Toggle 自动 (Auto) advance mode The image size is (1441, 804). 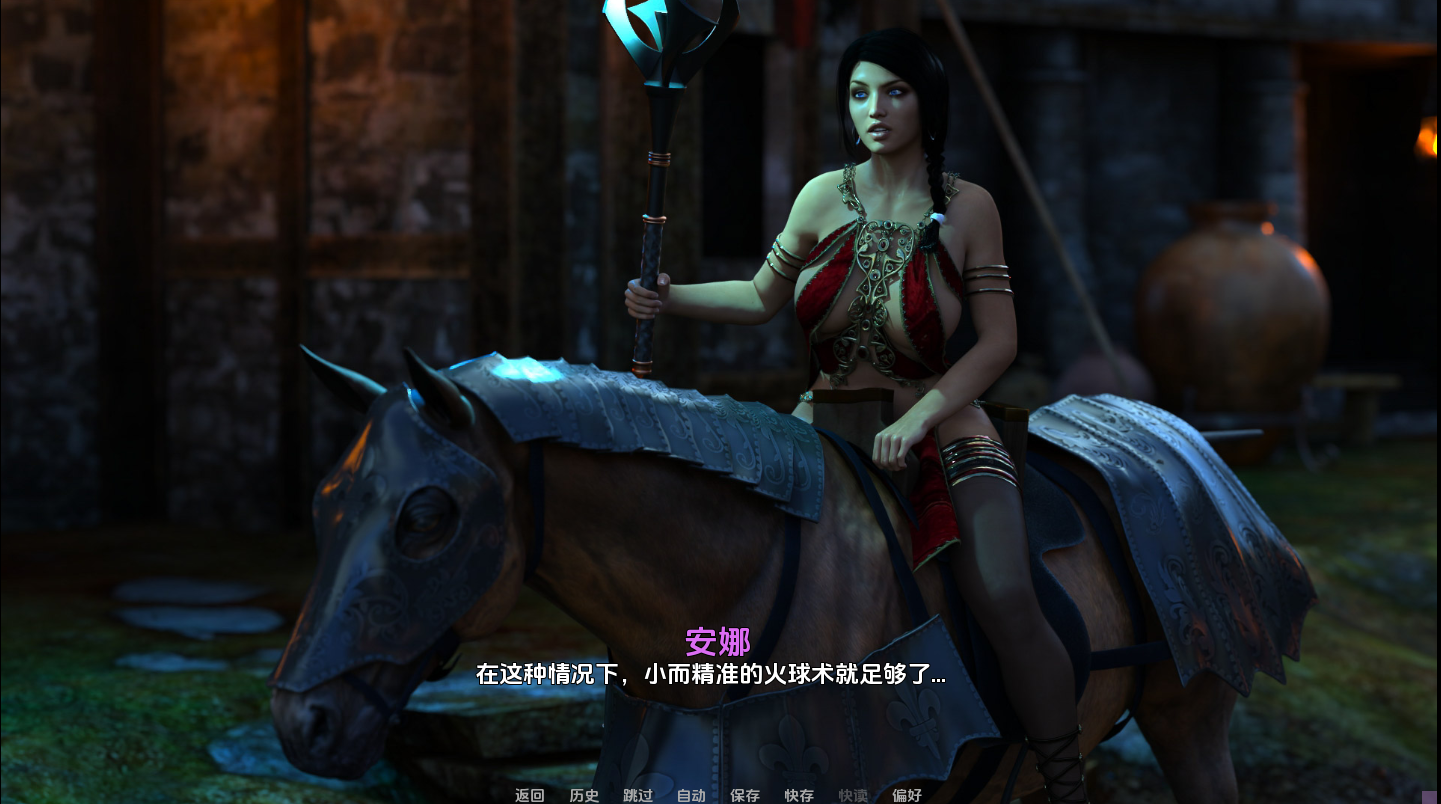(x=691, y=795)
